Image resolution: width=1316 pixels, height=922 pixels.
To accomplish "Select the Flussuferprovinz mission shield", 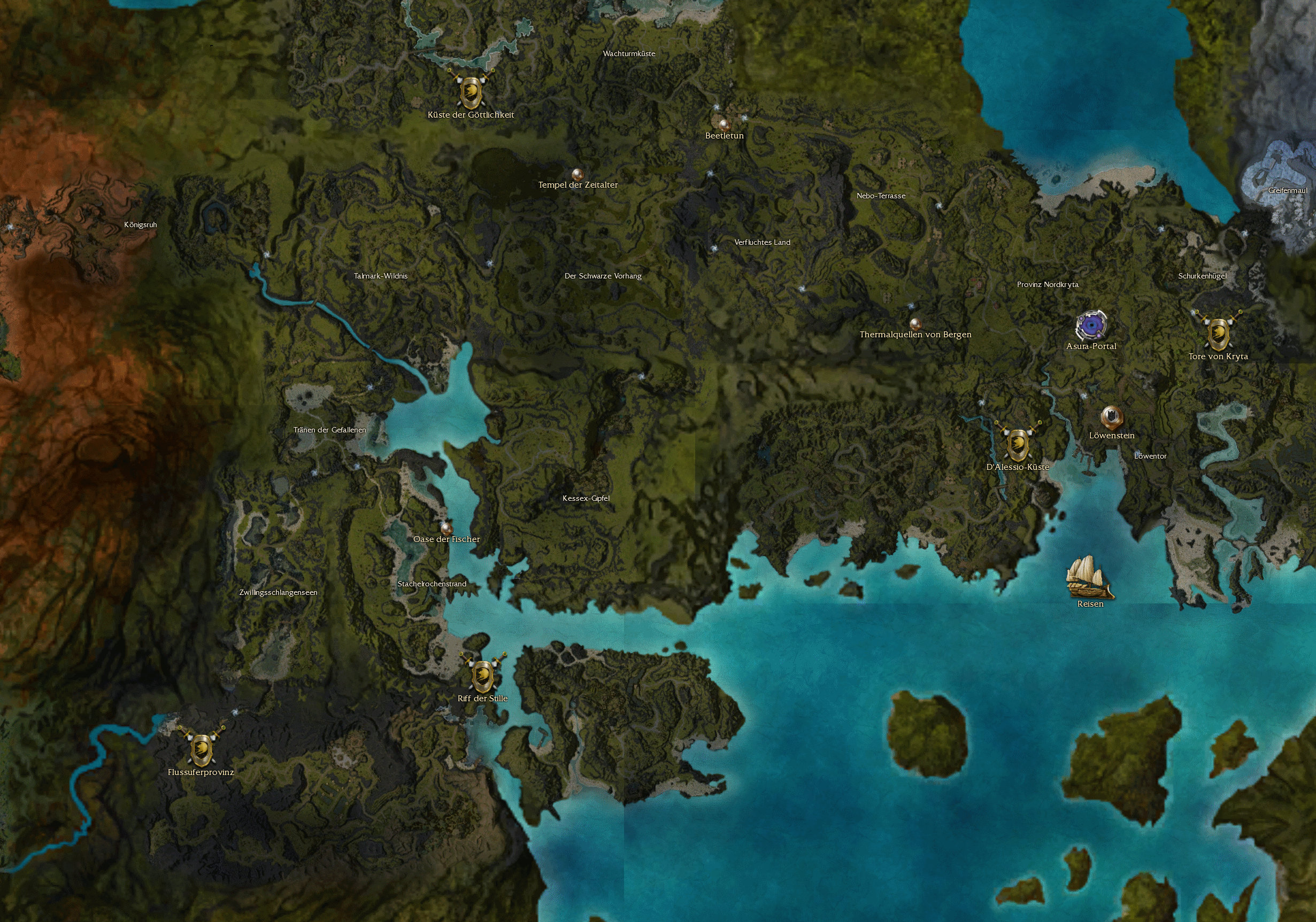I will tap(201, 748).
